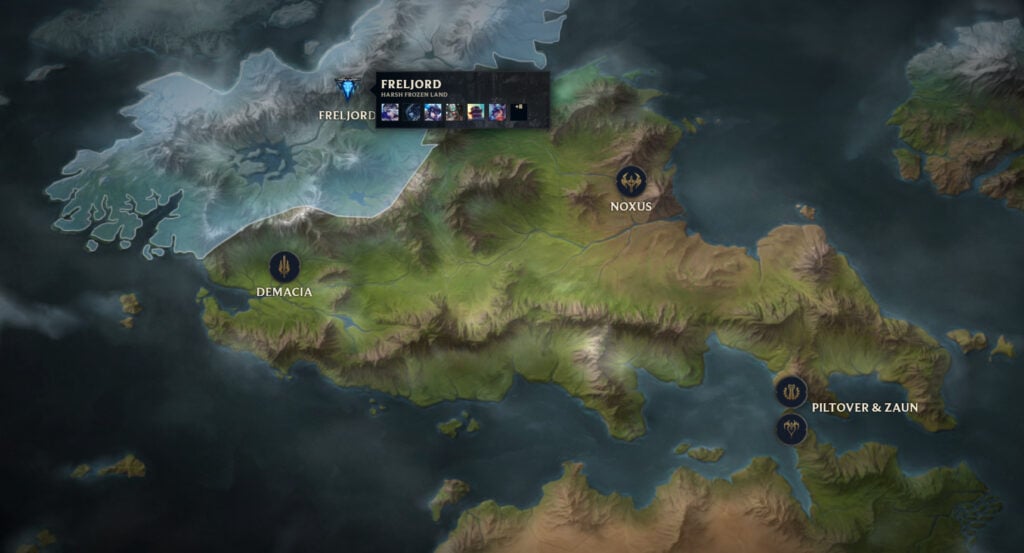Select the Piltover crest marker
This screenshot has width=1024, height=553.
point(791,391)
